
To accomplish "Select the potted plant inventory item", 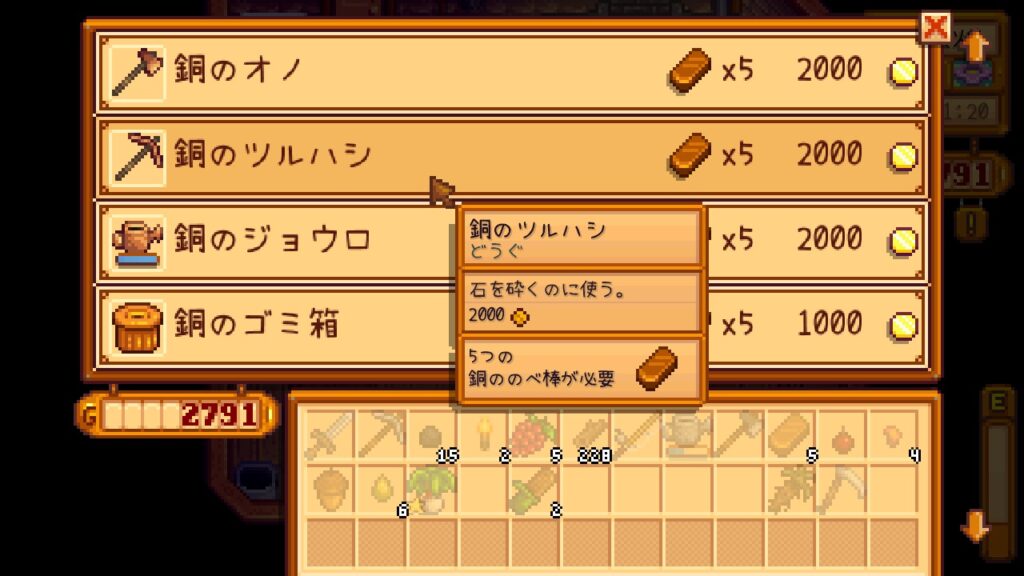I will coord(433,489).
